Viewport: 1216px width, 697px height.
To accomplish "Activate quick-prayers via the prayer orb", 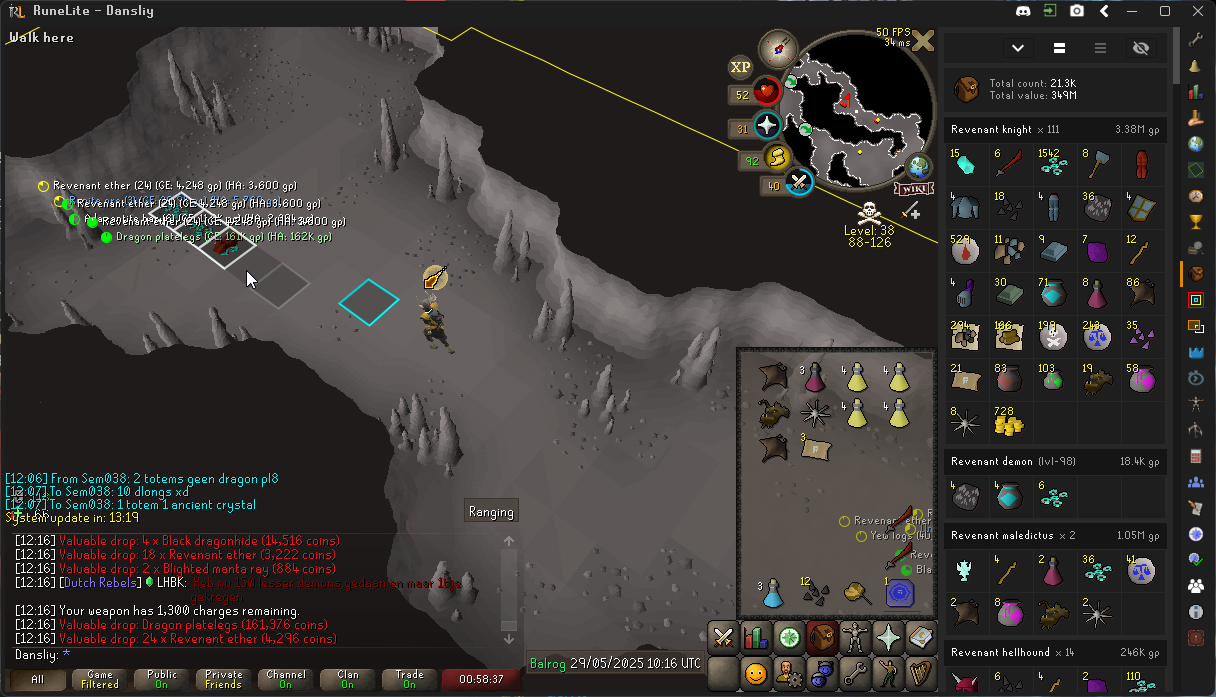I will pyautogui.click(x=767, y=126).
